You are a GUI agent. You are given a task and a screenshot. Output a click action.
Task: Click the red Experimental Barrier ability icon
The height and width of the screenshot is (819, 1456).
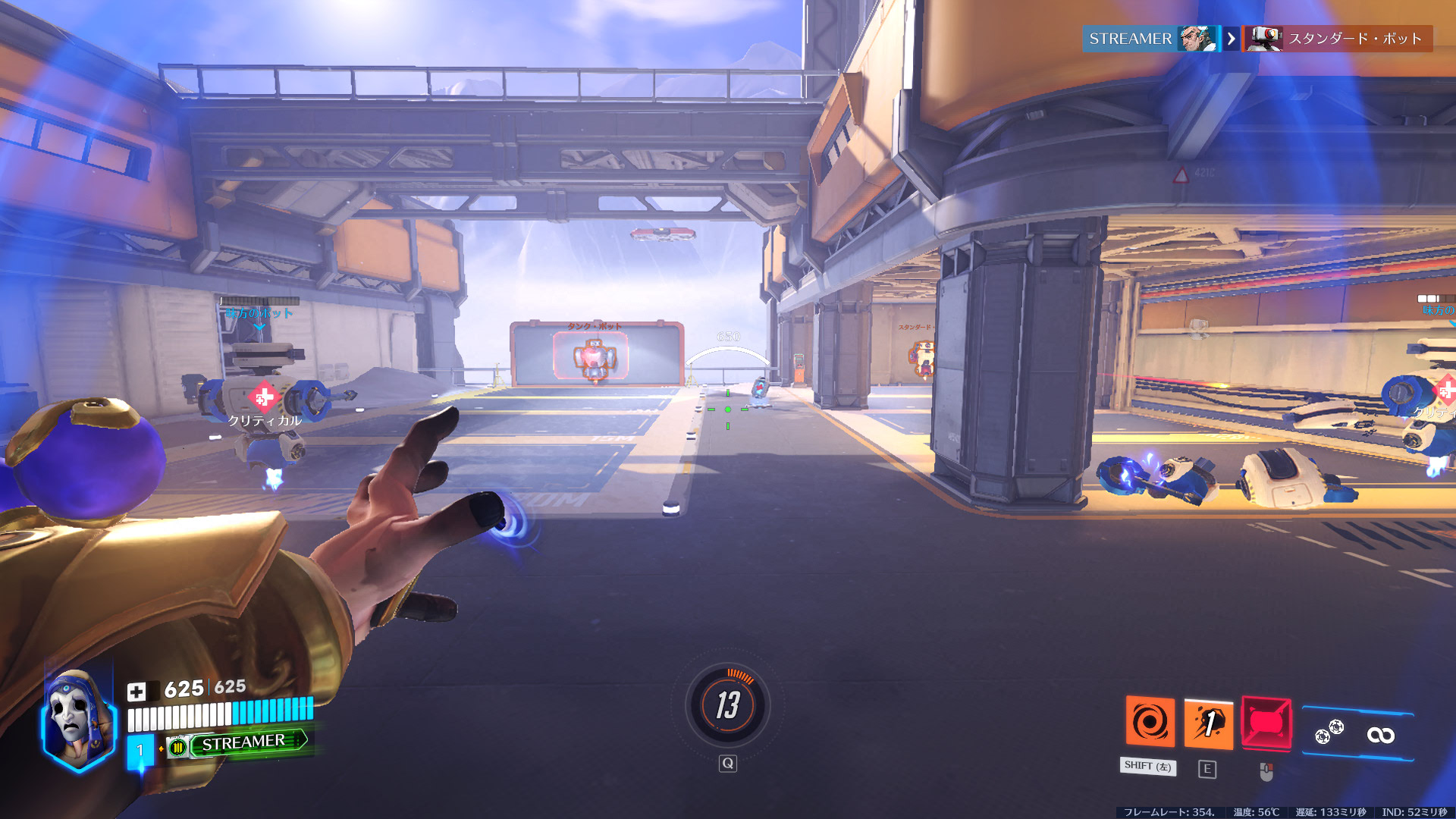point(1266,722)
